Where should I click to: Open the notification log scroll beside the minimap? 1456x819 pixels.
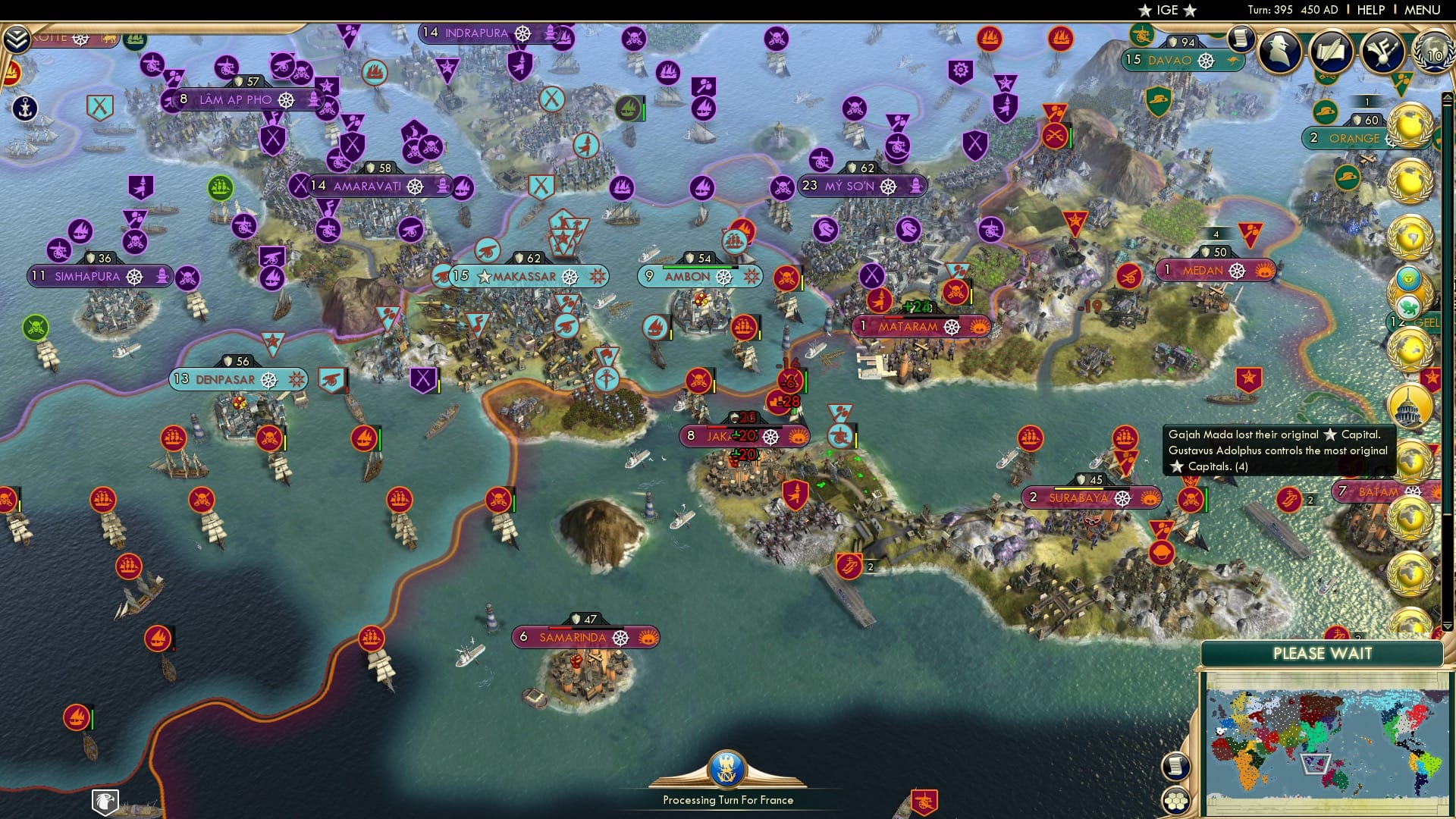1176,766
